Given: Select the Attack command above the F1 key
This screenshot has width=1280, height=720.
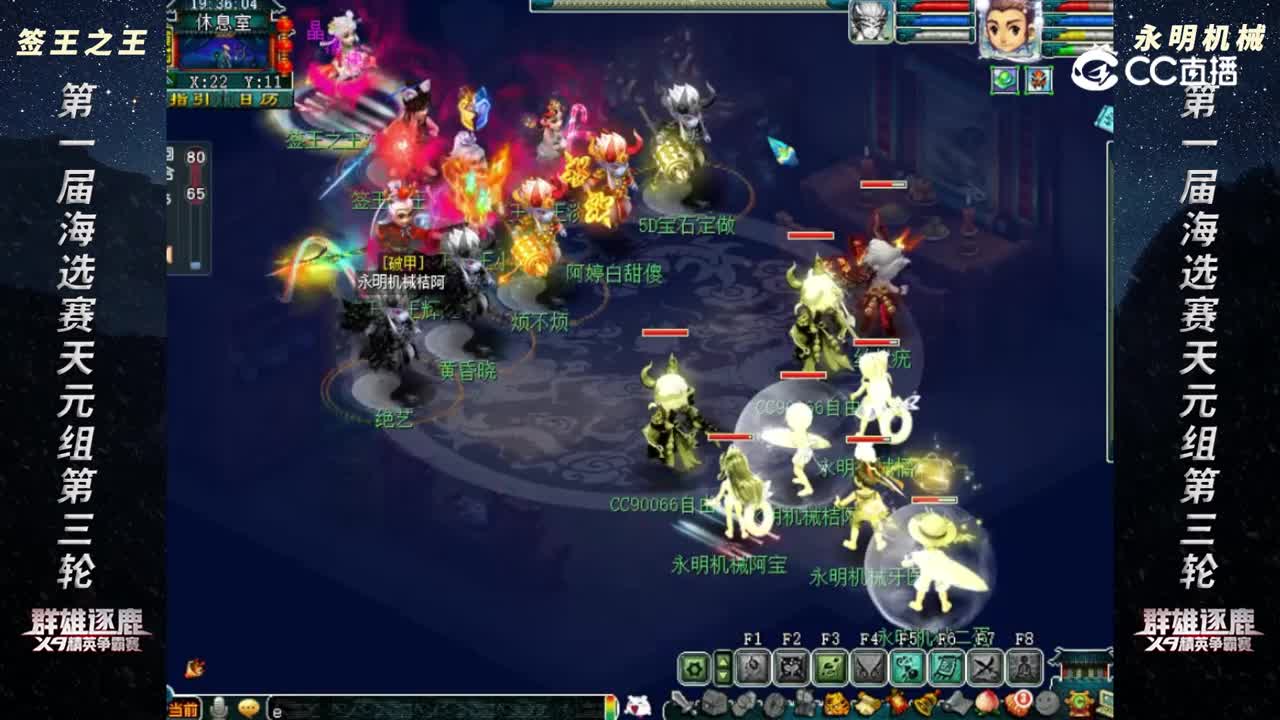Looking at the screenshot, I should (x=752, y=666).
